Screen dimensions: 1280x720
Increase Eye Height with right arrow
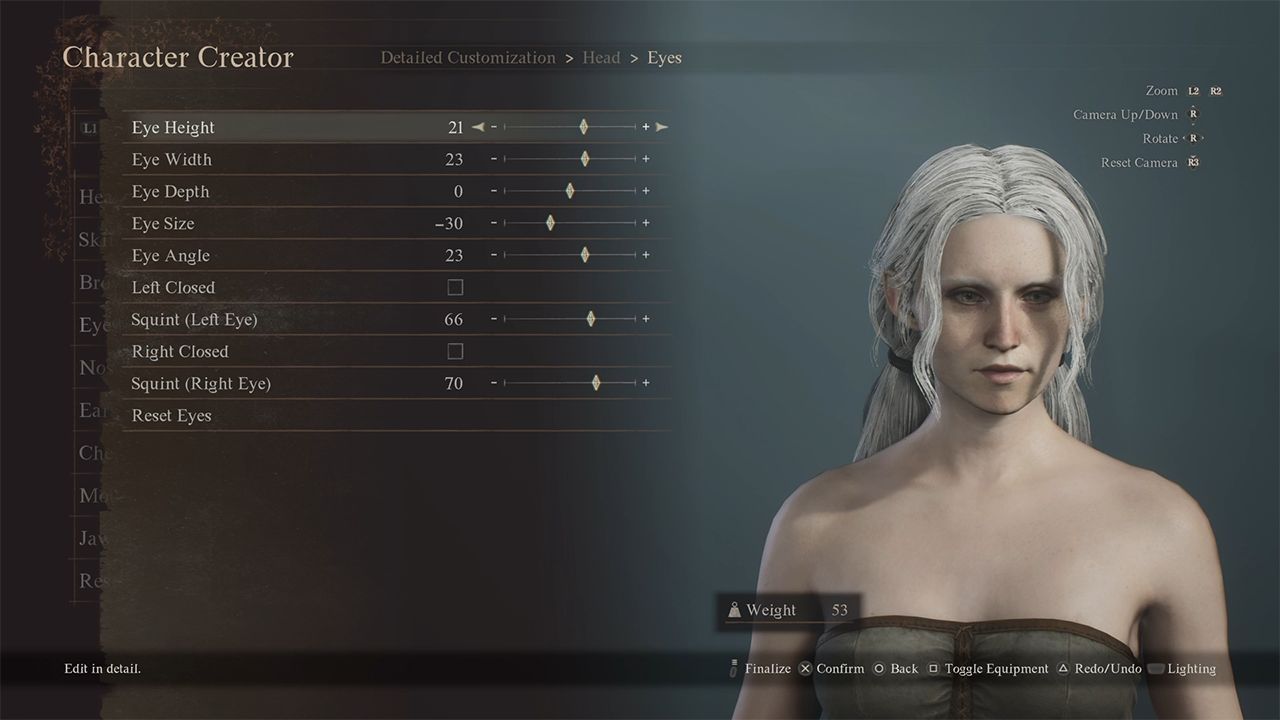[662, 127]
